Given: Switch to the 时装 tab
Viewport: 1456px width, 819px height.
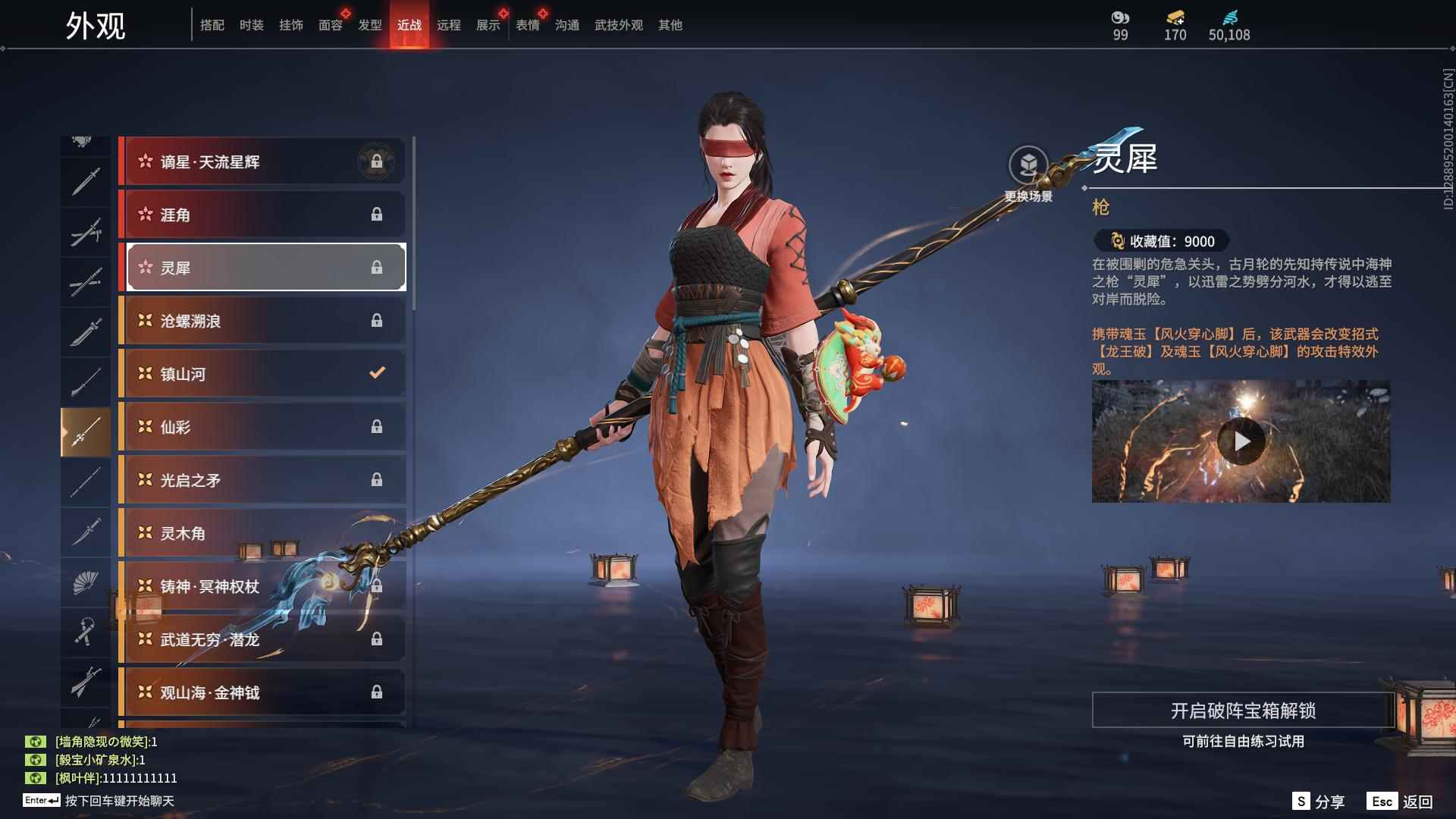Looking at the screenshot, I should [x=251, y=25].
